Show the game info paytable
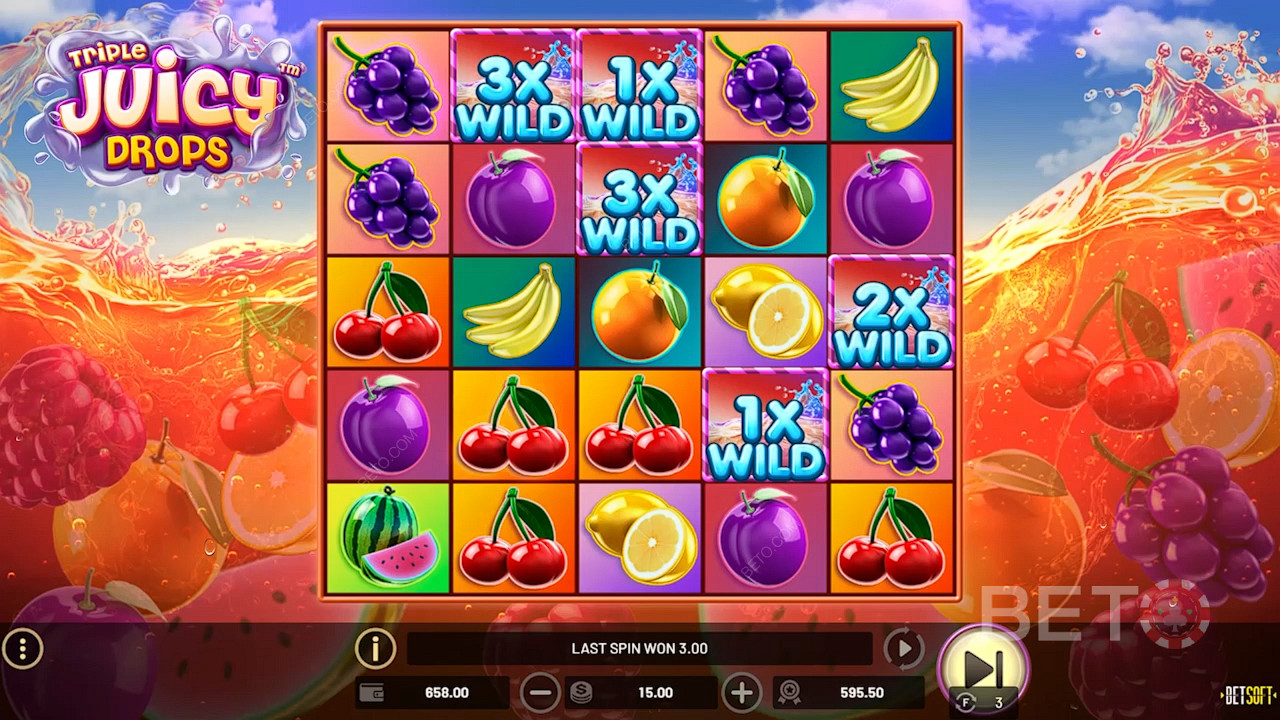The height and width of the screenshot is (720, 1280). pos(375,649)
